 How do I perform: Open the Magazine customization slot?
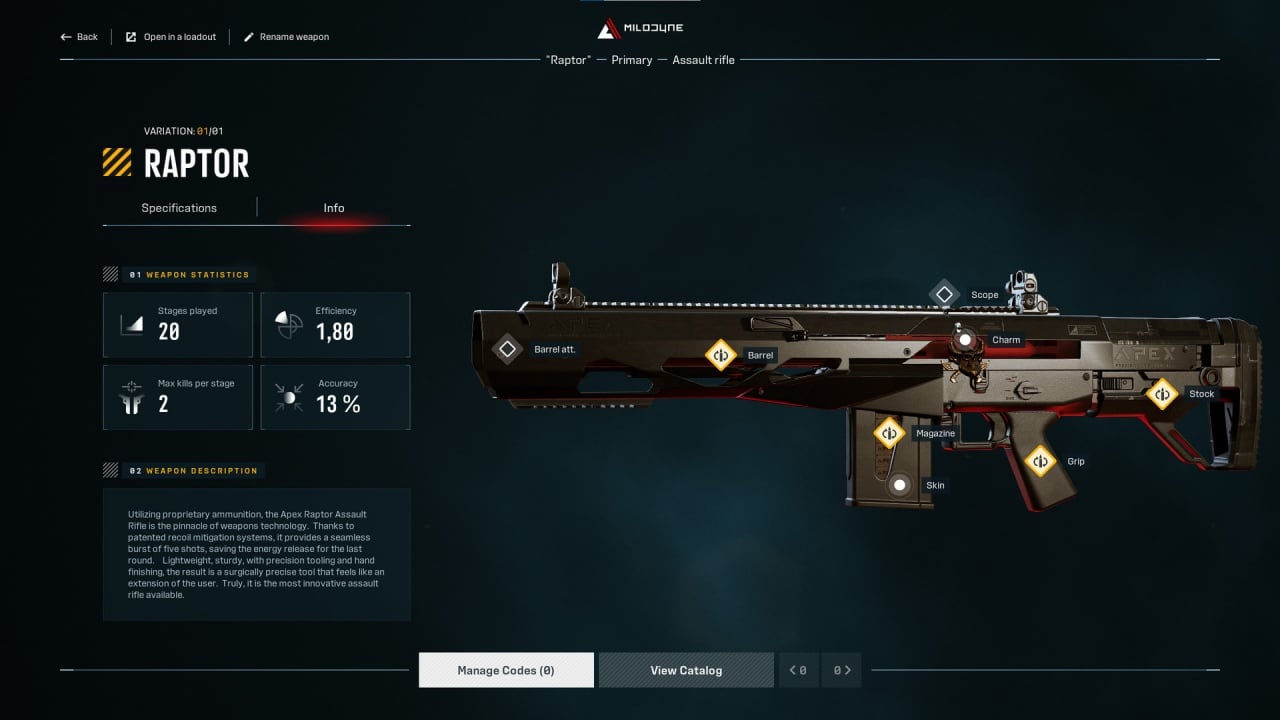pos(889,434)
